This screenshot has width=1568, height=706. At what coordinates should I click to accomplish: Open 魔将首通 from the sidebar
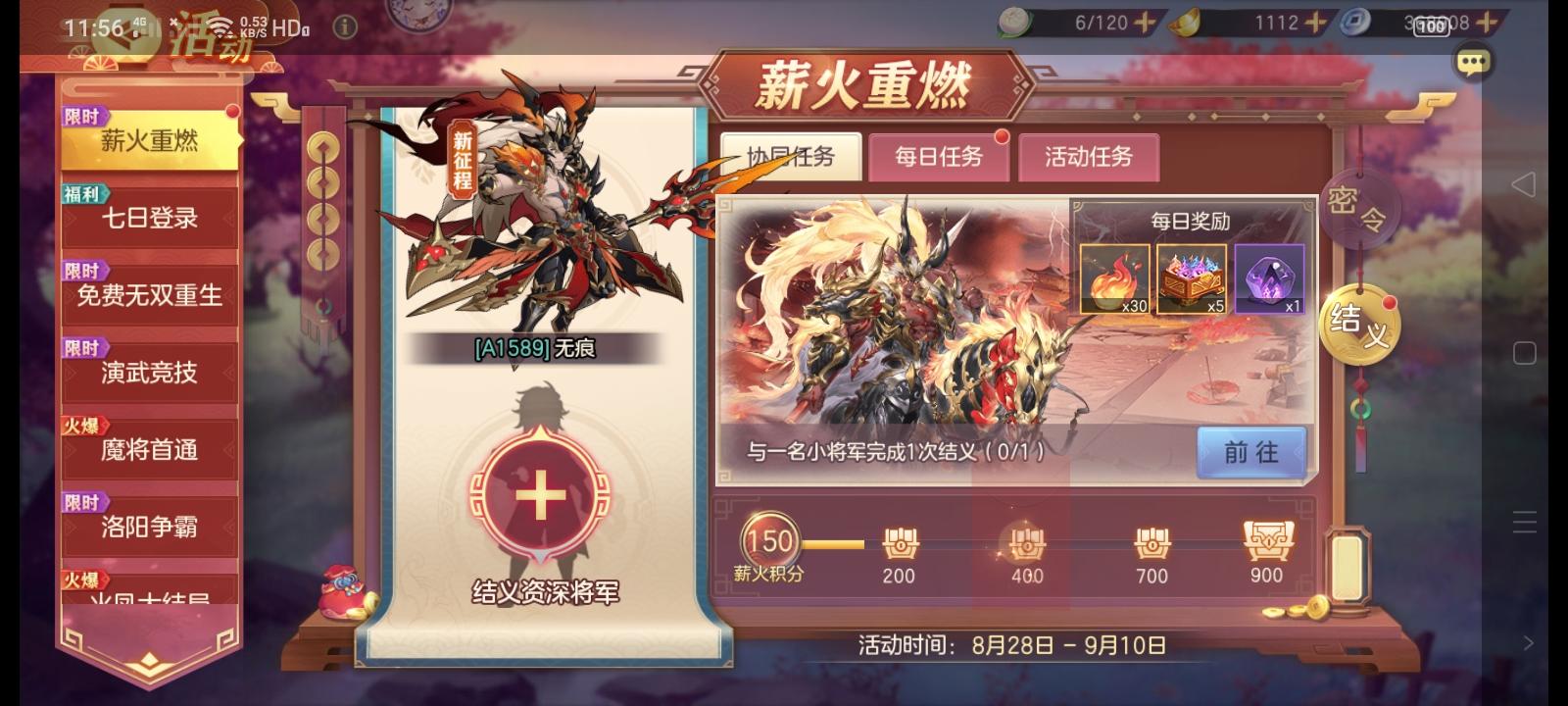[x=149, y=450]
